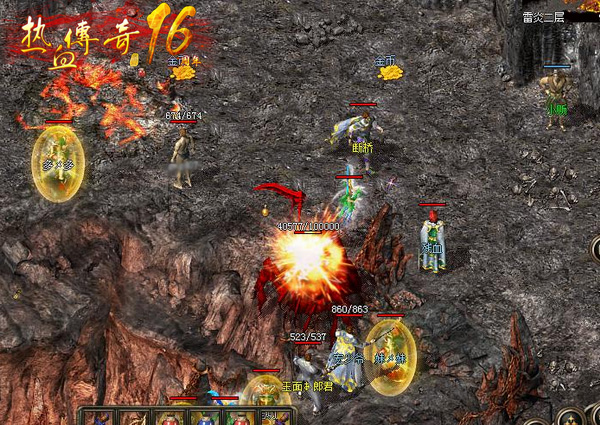600x425 pixels.
Task: Use the rightmost hotbar slot item
Action: click(274, 417)
